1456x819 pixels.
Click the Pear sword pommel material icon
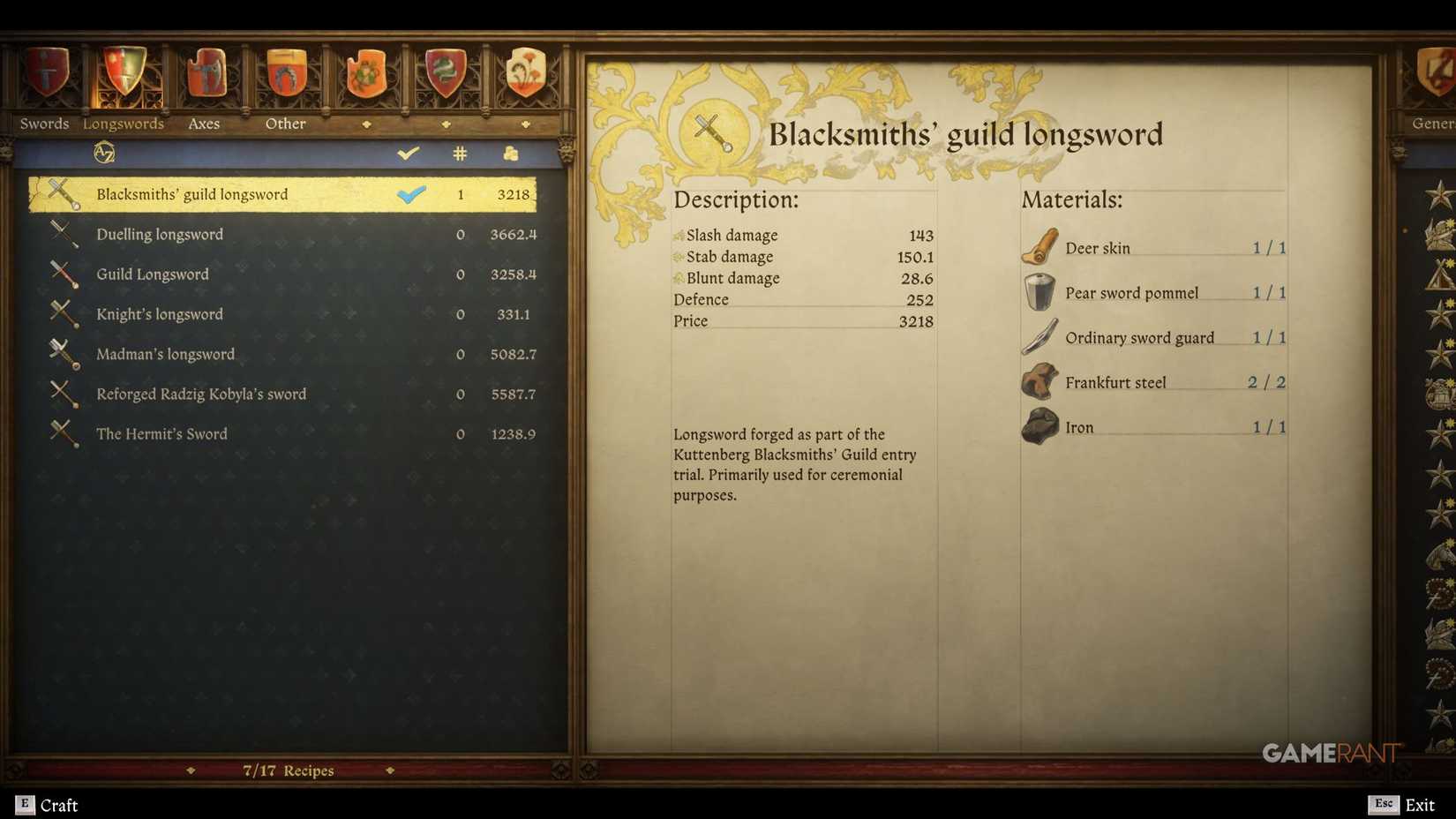pyautogui.click(x=1039, y=290)
